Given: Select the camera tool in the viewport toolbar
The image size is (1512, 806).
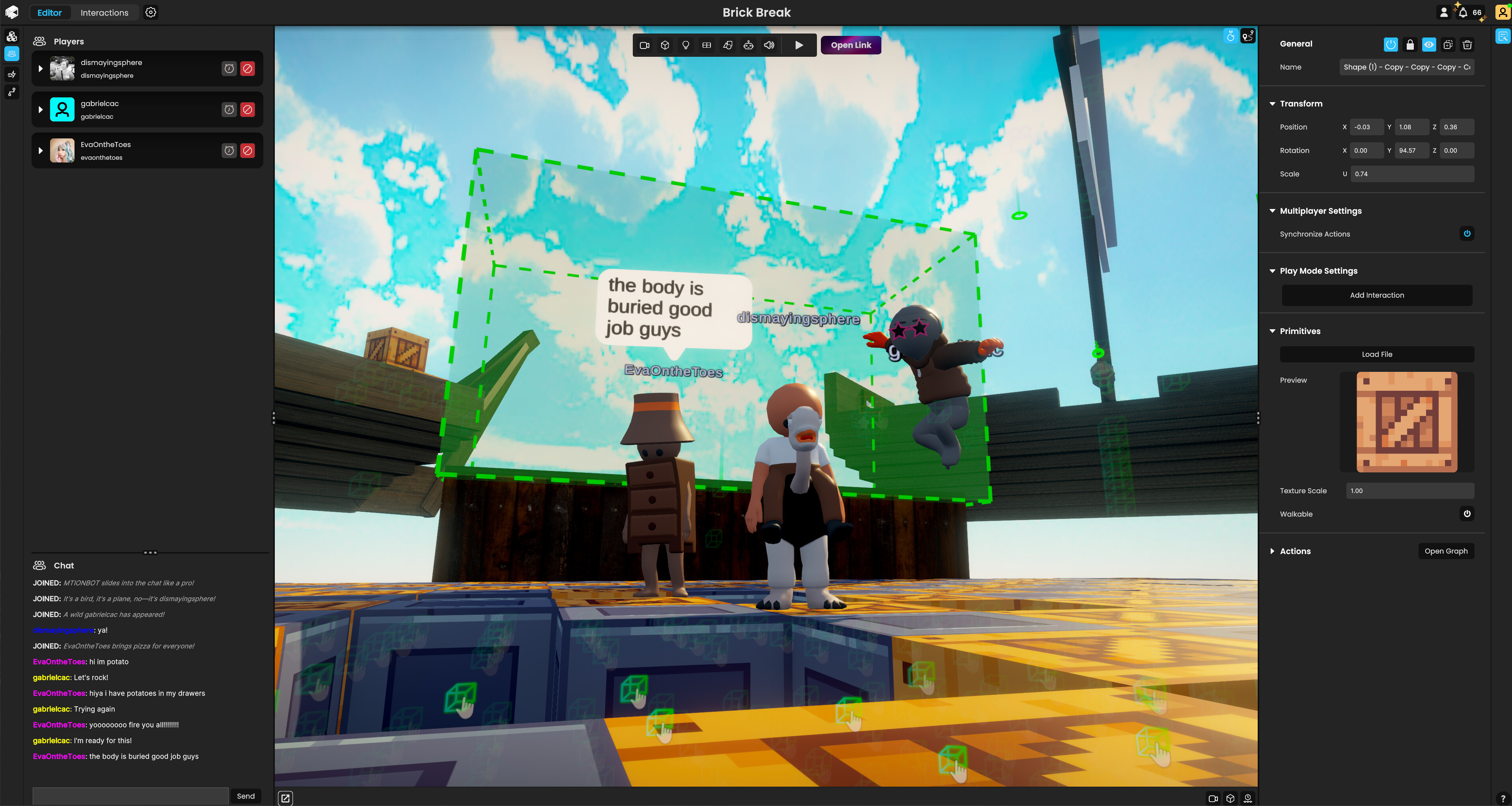Looking at the screenshot, I should point(645,45).
